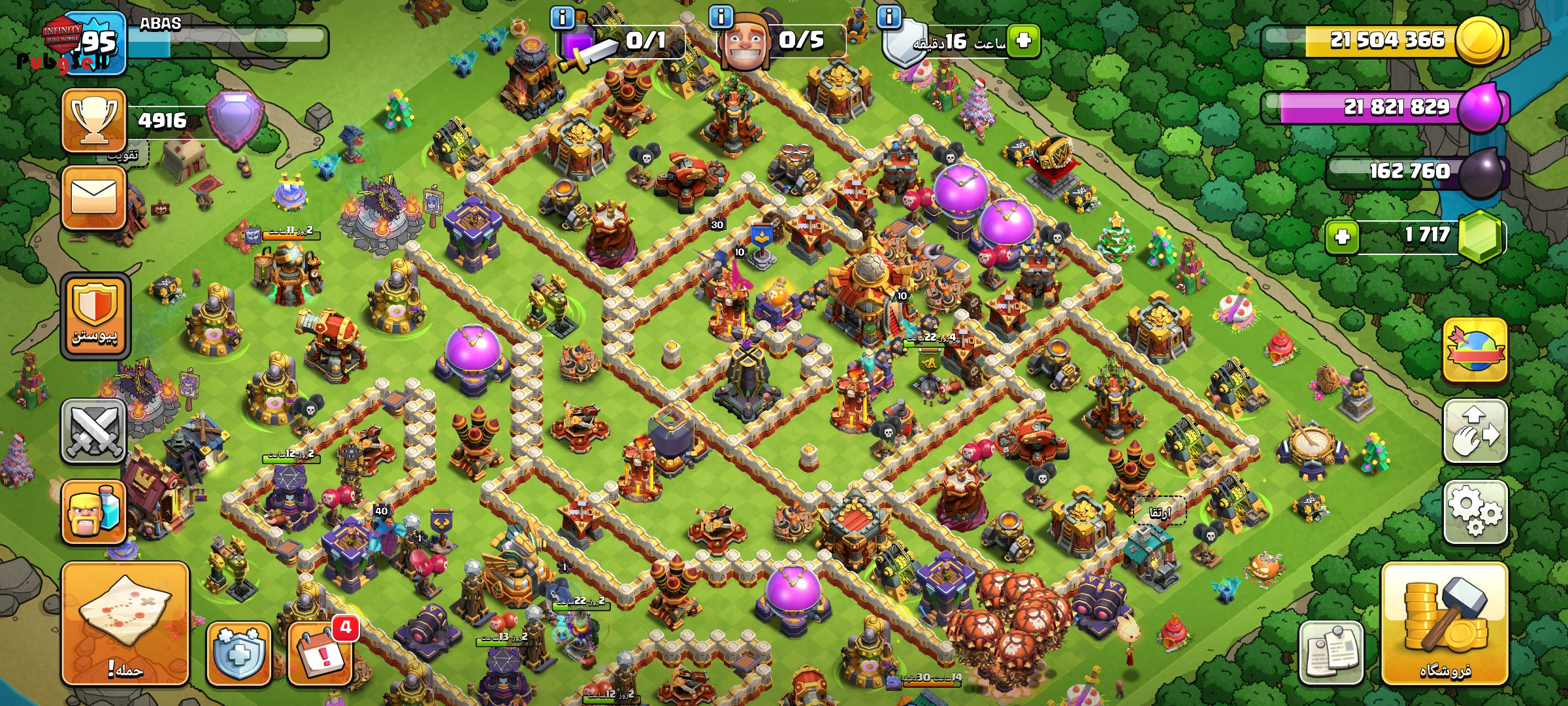Open the Shop with hammer icon
1568x706 pixels.
click(x=1445, y=624)
